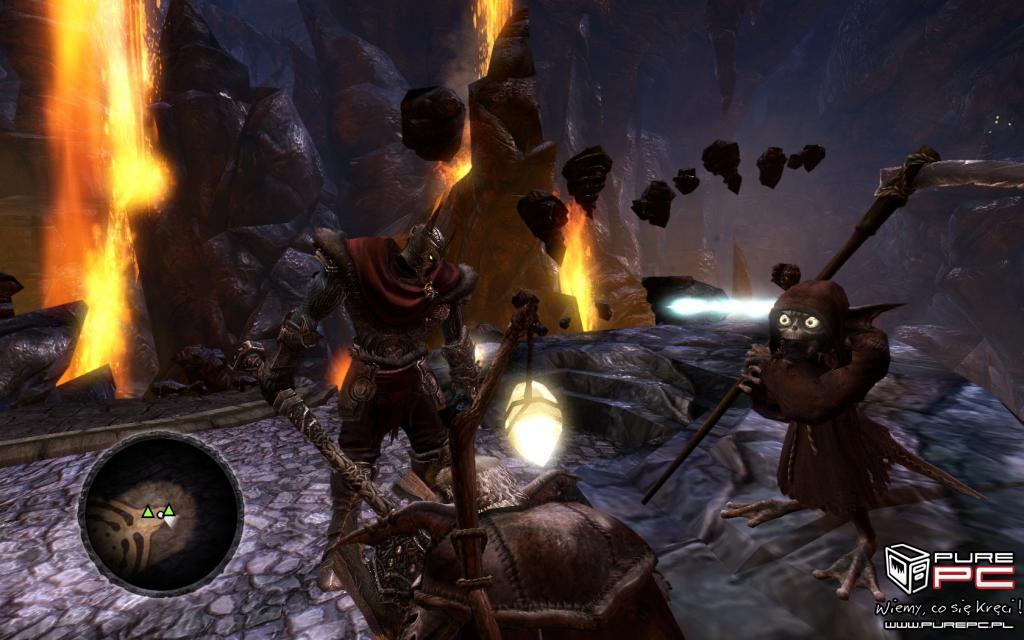Click the circular minimap
1024x640 pixels.
[161, 513]
